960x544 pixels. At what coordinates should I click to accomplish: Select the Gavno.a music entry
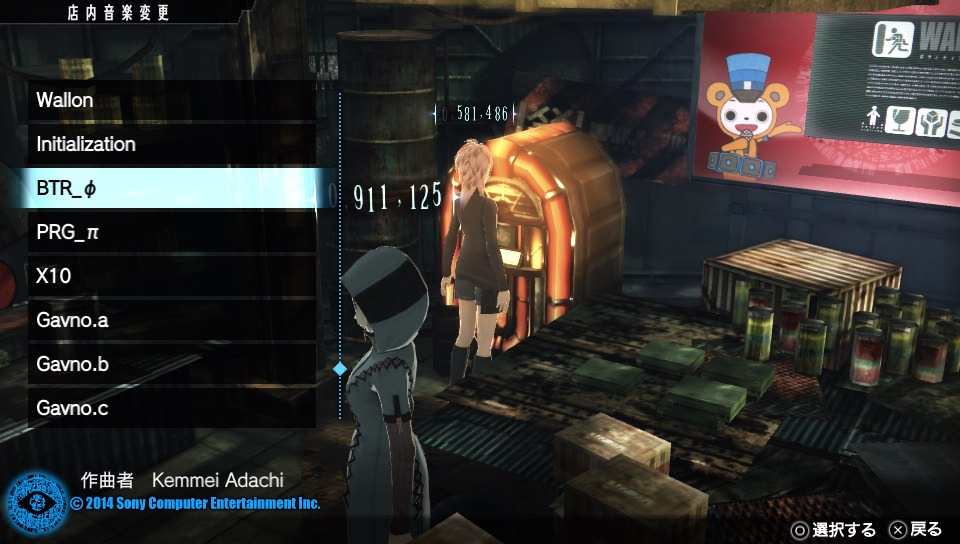point(170,320)
